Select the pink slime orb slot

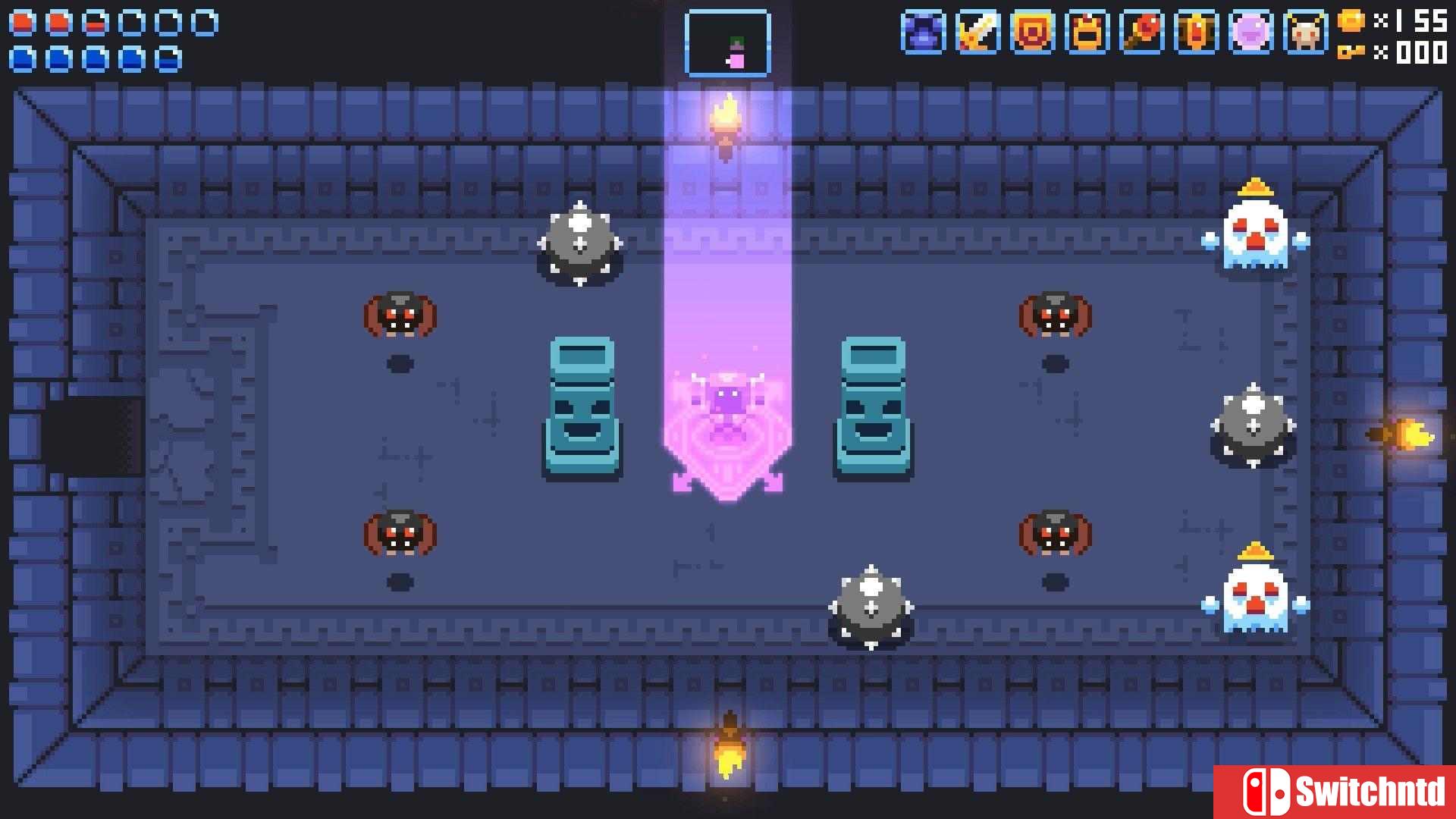[1250, 33]
